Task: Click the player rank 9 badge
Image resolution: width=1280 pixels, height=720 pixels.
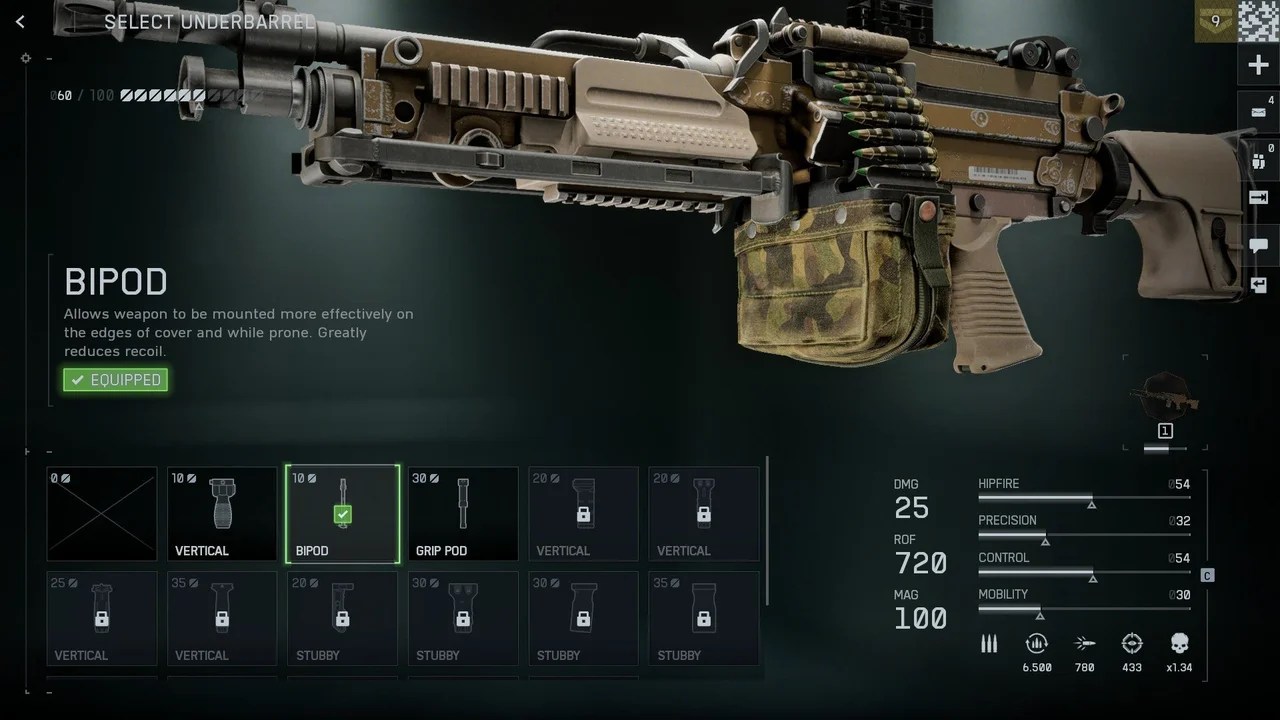Action: tap(1214, 21)
